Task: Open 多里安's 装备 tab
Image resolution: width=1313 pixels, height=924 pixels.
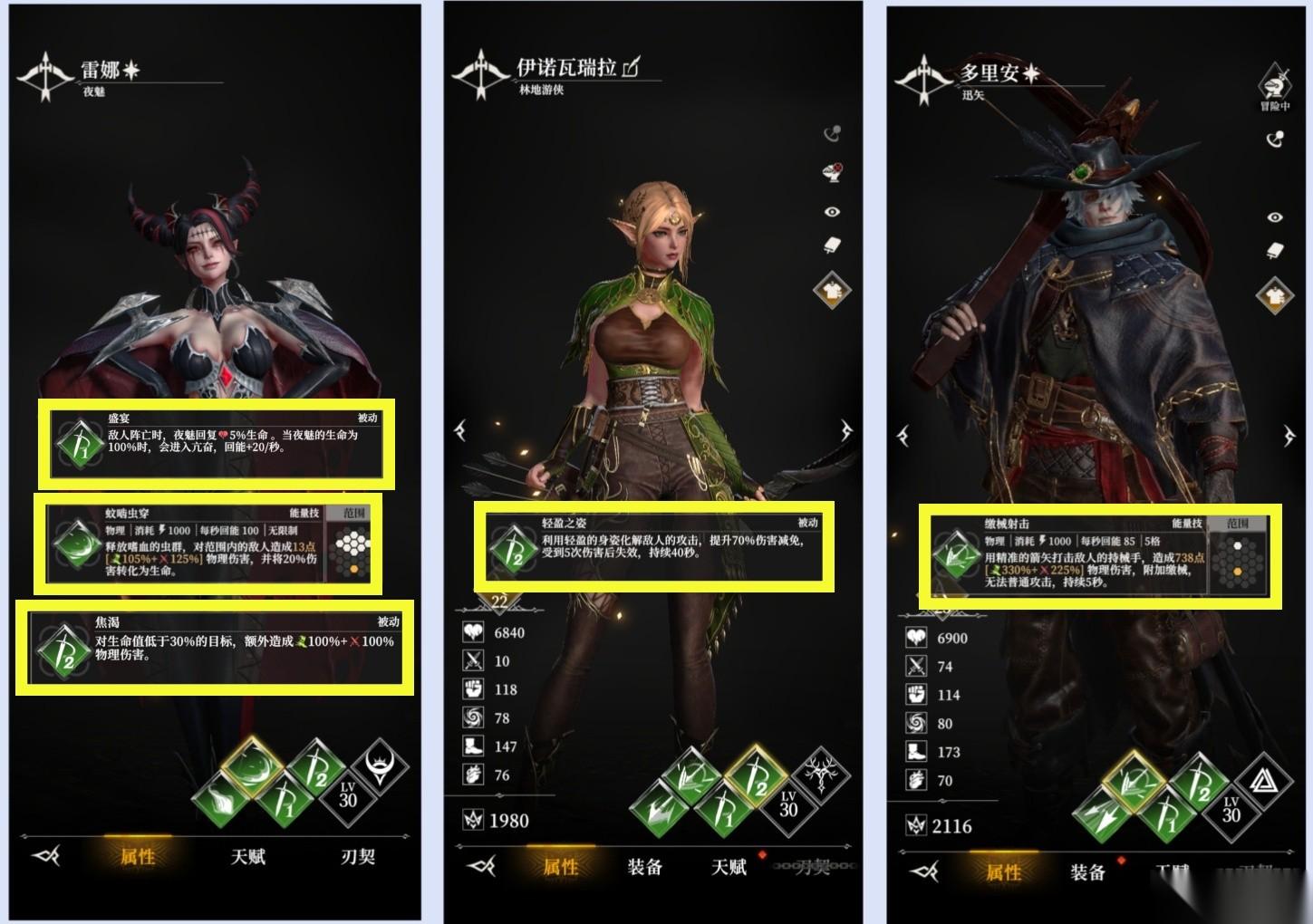Action: 1087,872
